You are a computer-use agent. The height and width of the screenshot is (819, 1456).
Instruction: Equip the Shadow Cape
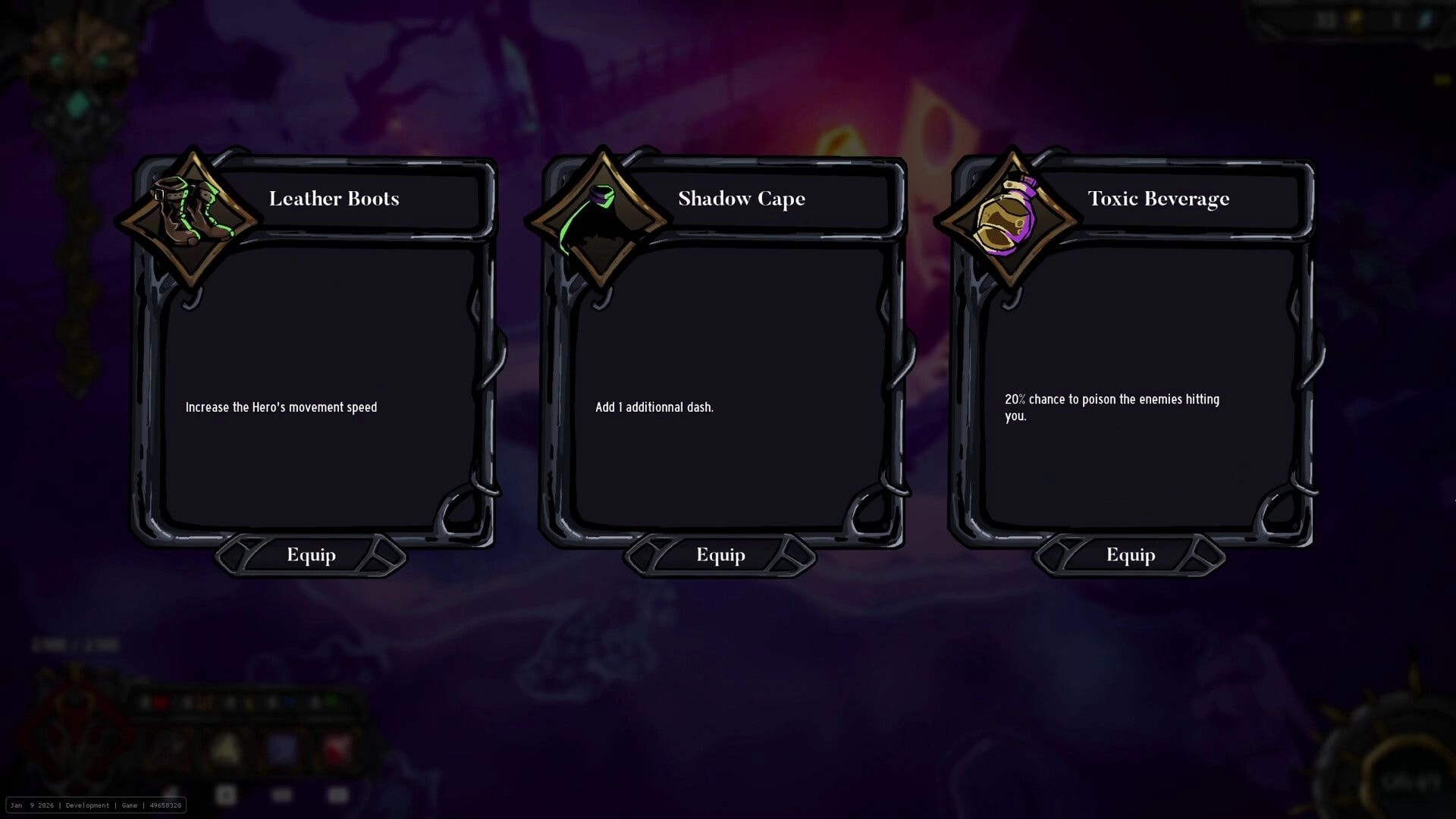(720, 554)
